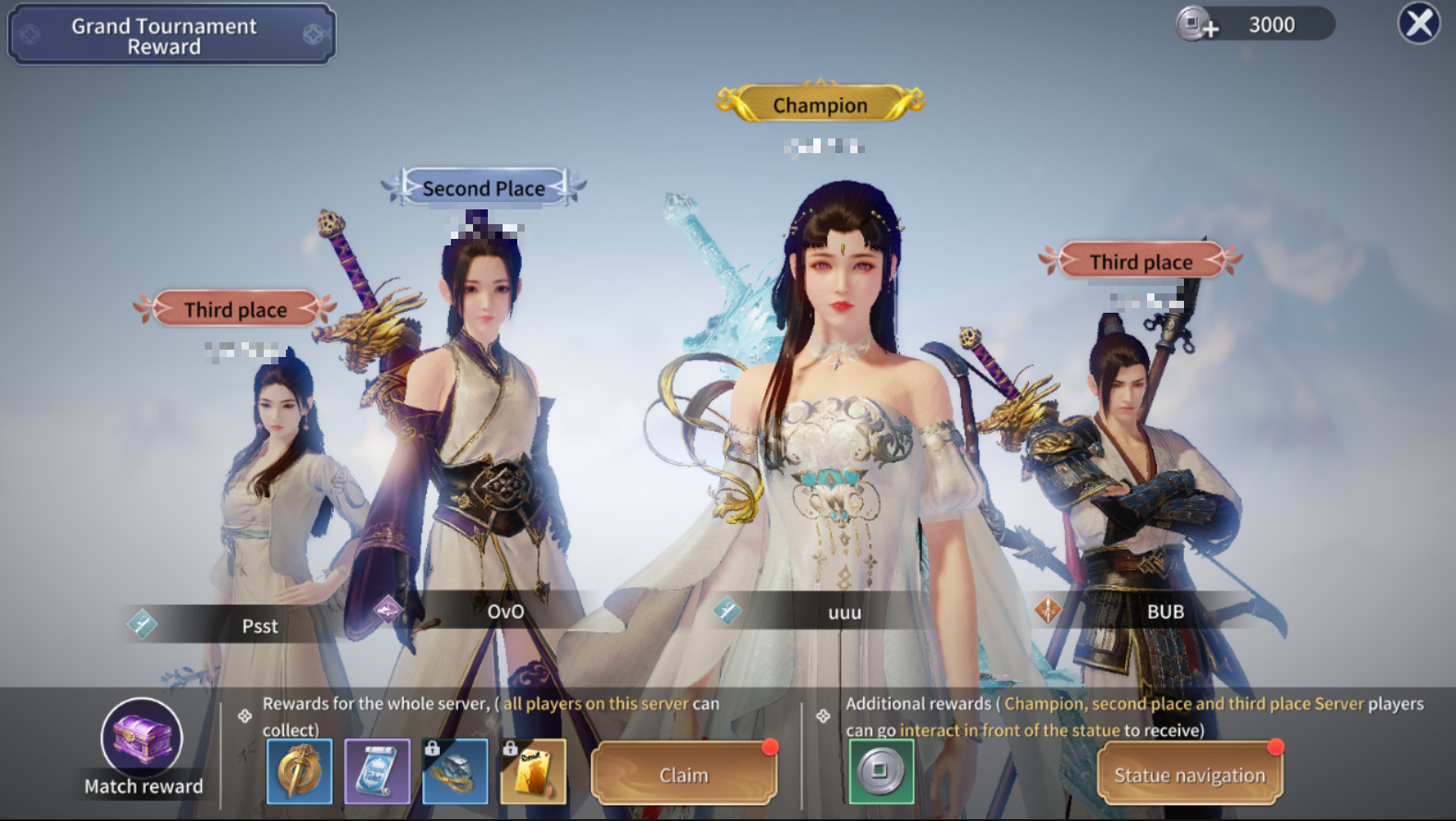Inspect the locked golden card reward
The height and width of the screenshot is (821, 1456).
click(x=533, y=771)
